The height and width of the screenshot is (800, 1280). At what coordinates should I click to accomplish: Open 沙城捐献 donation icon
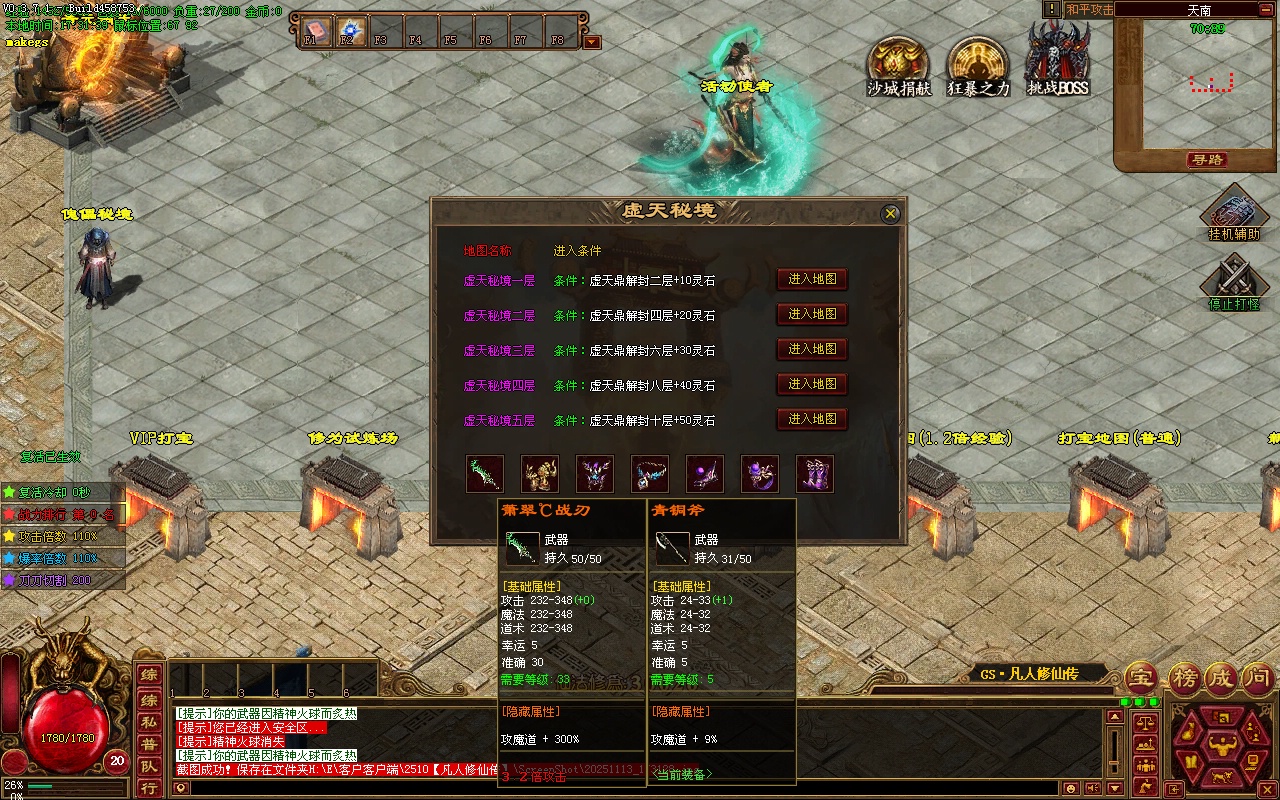(898, 66)
